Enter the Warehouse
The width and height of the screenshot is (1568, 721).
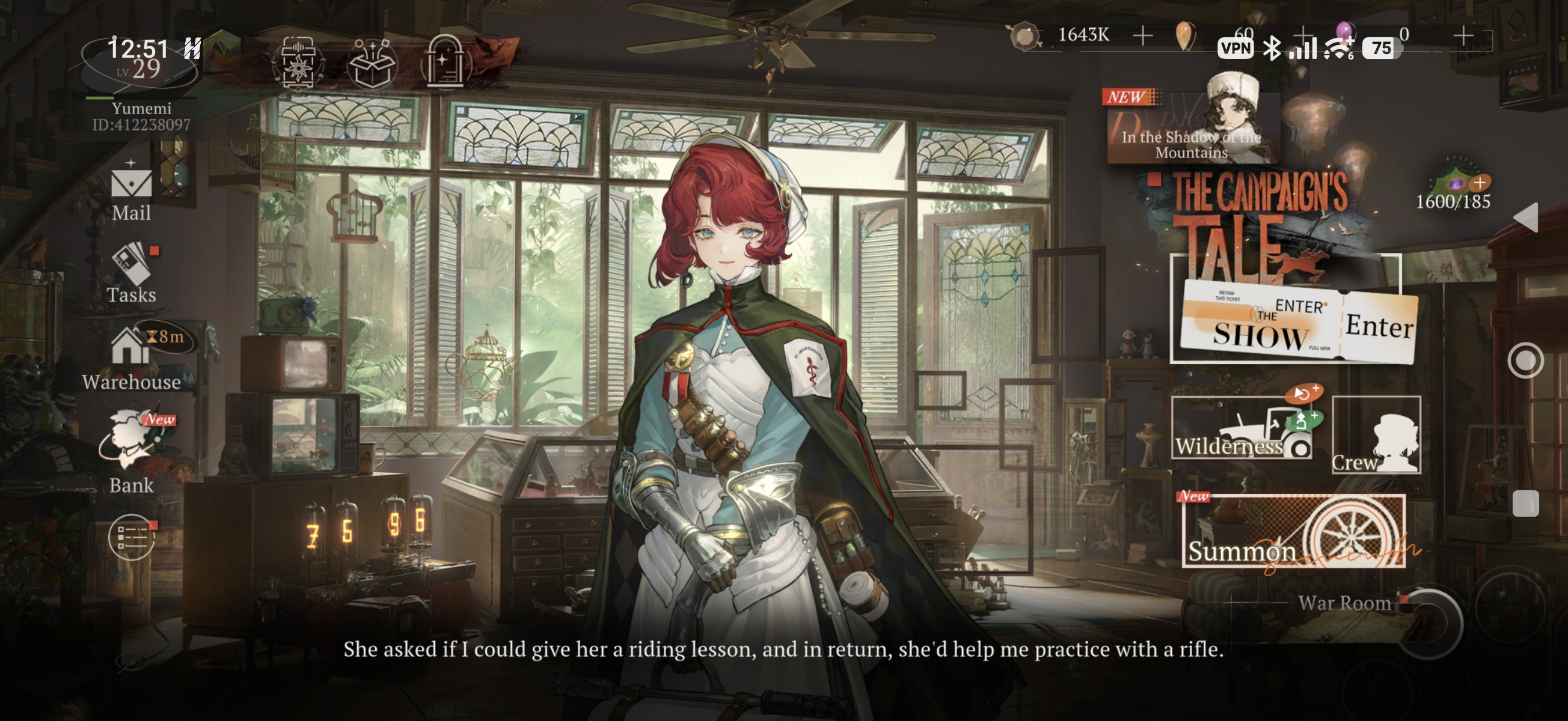[132, 359]
